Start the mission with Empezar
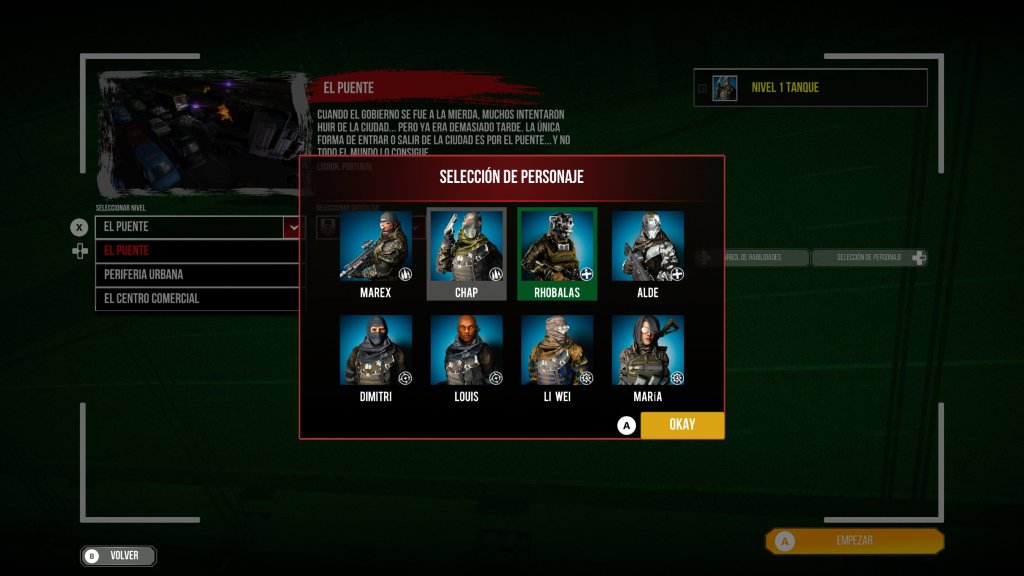 point(854,541)
